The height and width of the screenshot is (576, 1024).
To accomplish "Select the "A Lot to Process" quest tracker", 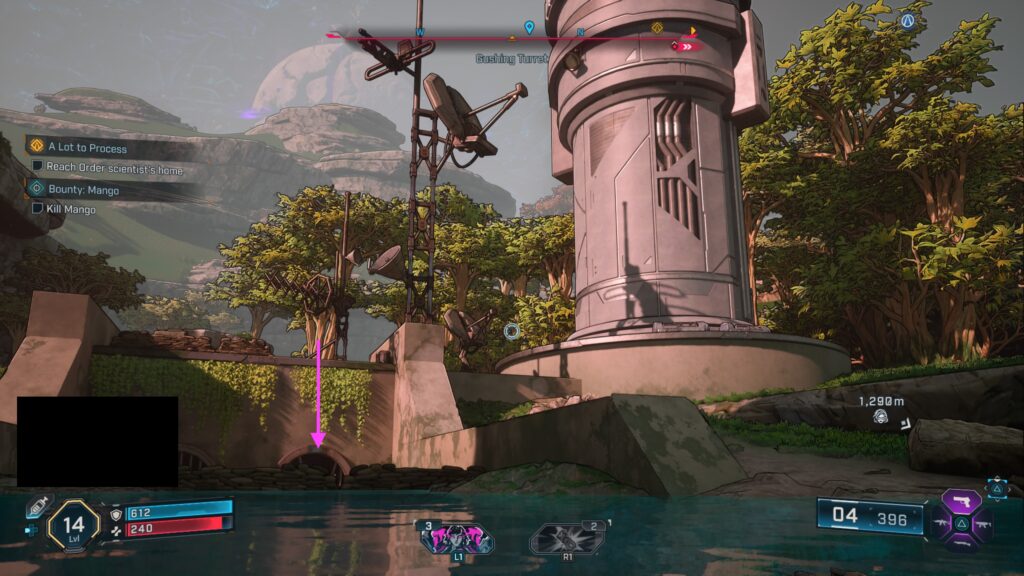I will (87, 148).
